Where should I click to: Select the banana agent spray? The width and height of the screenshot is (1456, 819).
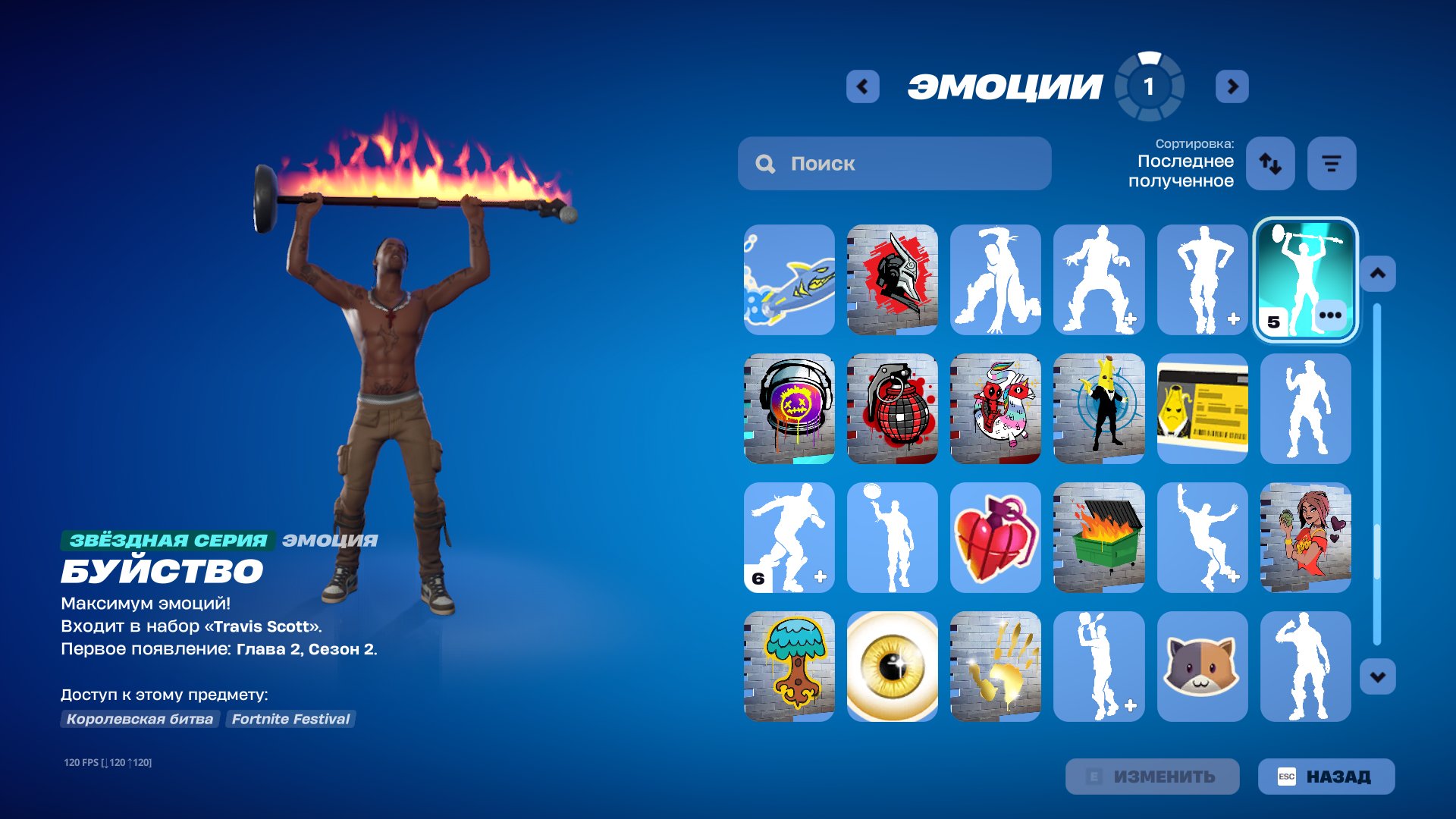(x=1099, y=409)
